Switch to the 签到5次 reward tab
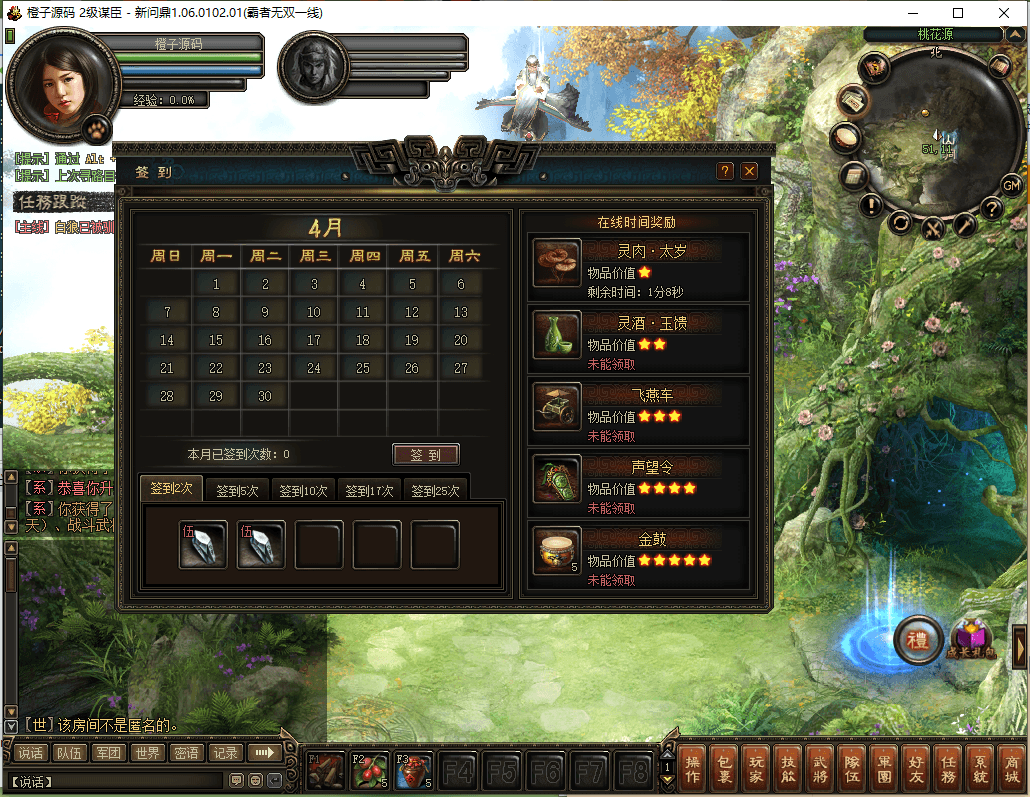Screen dimensions: 1030x797 click(237, 491)
